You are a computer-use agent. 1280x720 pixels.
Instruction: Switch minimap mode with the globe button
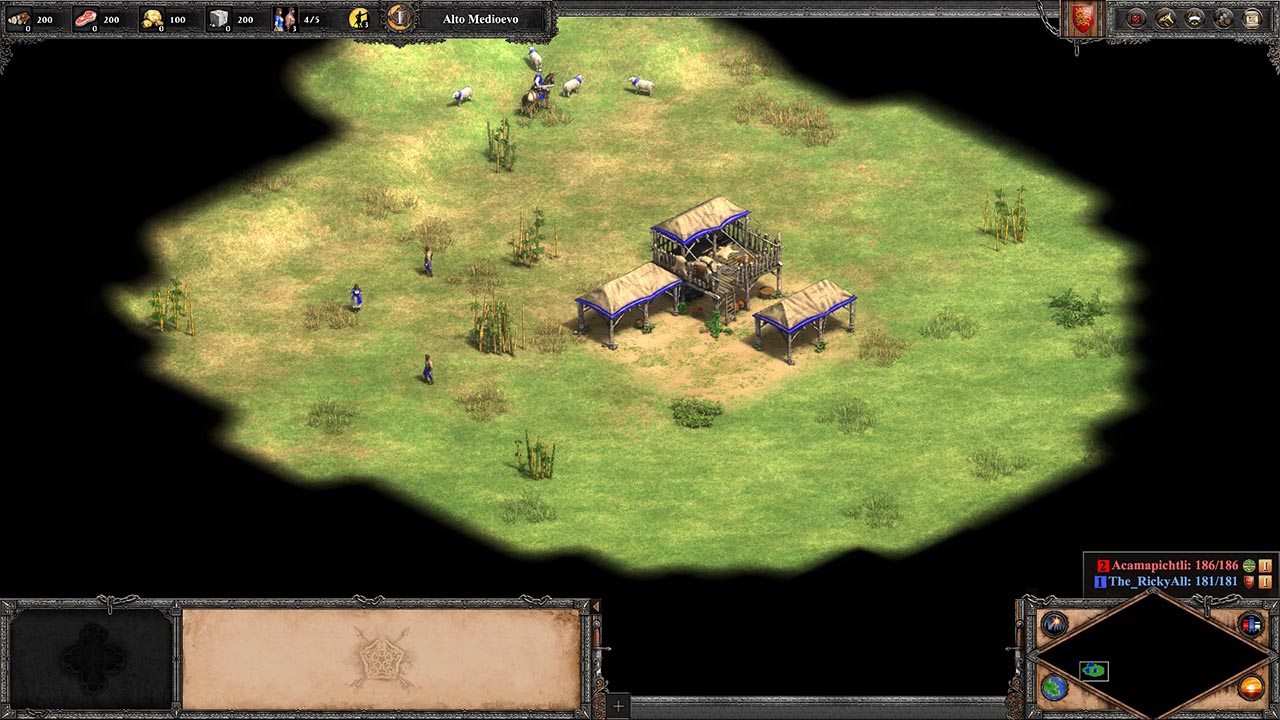1054,688
